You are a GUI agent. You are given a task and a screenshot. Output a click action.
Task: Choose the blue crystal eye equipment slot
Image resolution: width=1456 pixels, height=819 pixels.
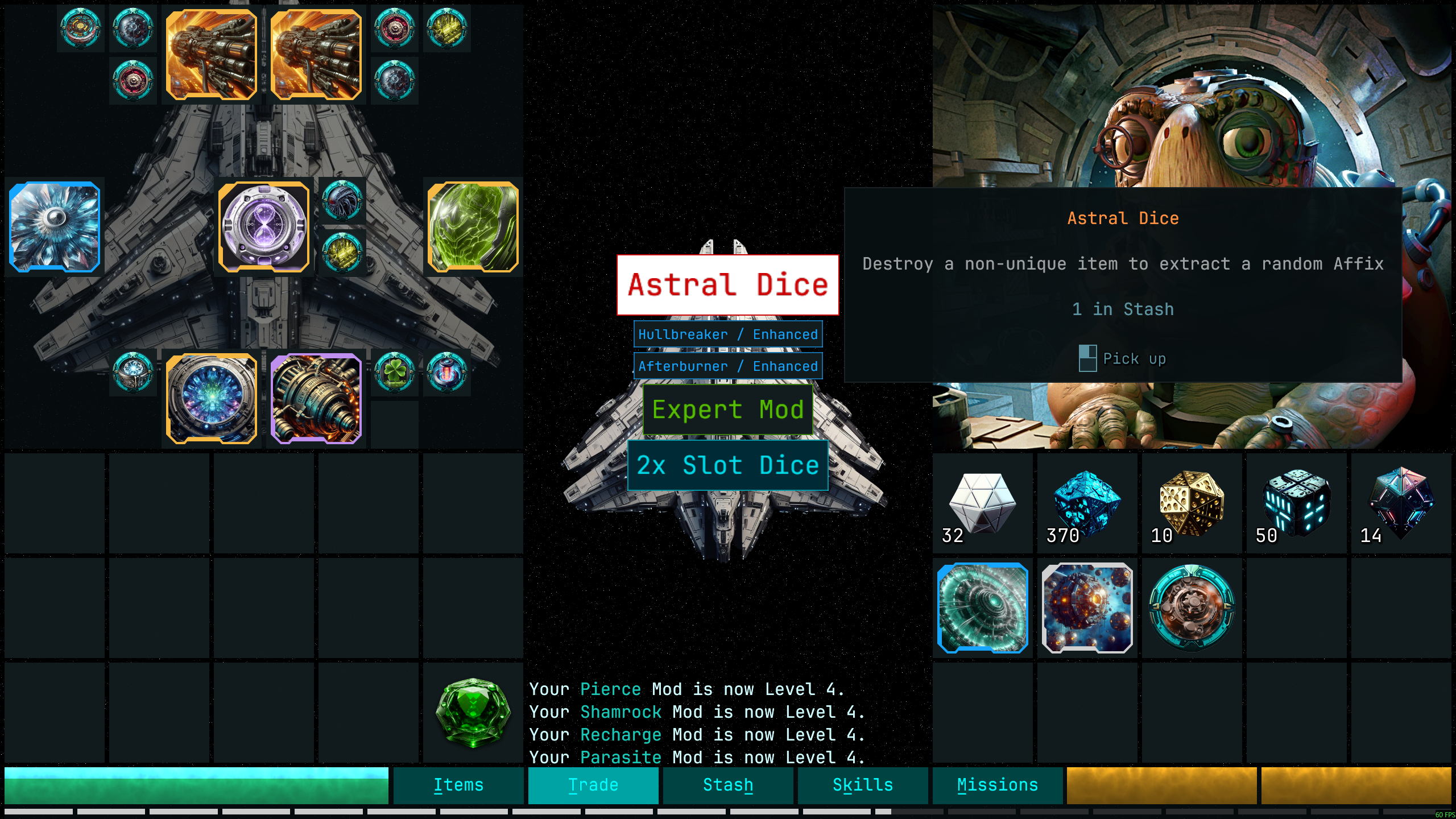click(55, 227)
